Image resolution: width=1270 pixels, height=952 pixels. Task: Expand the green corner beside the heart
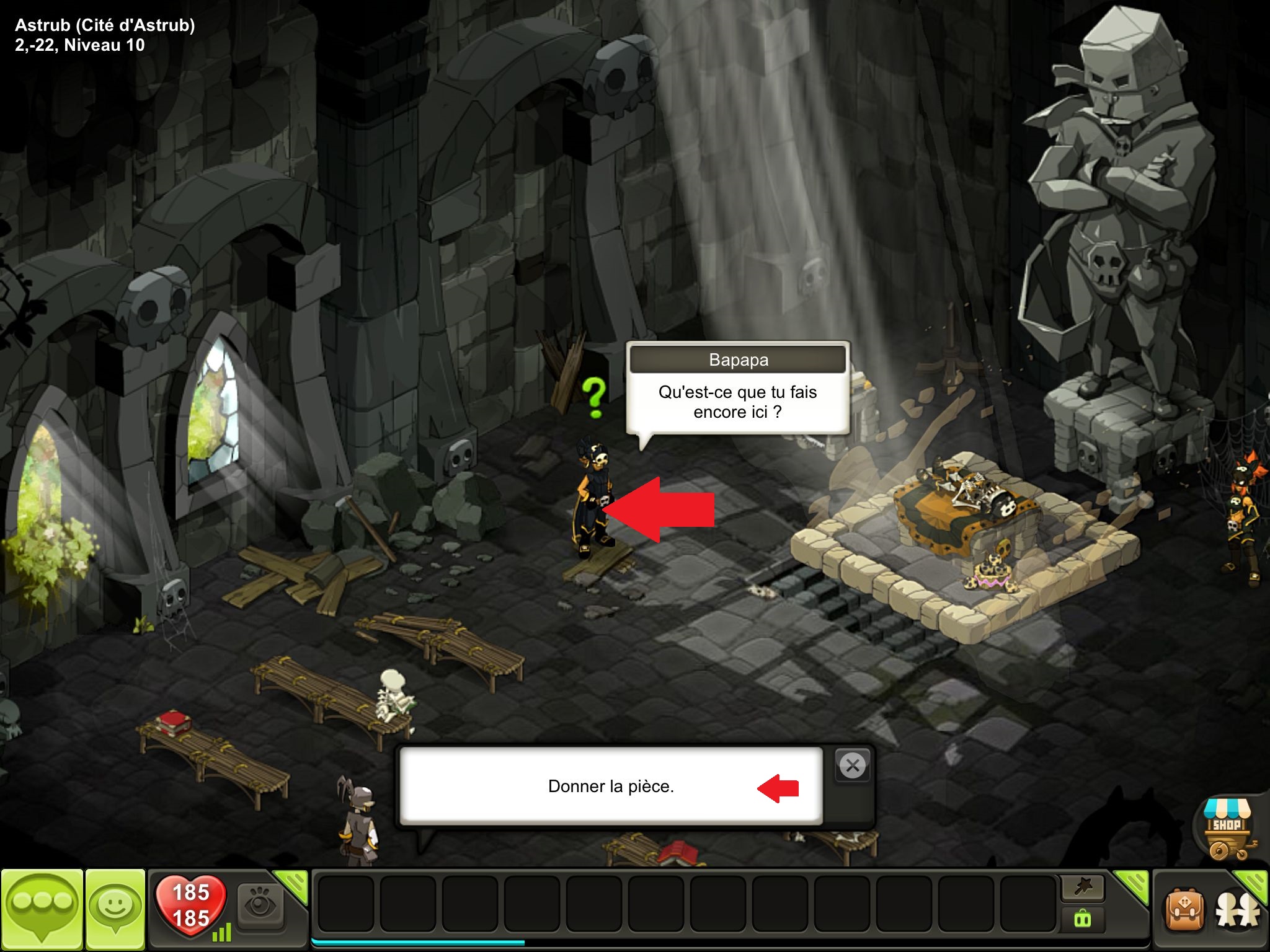(x=293, y=884)
